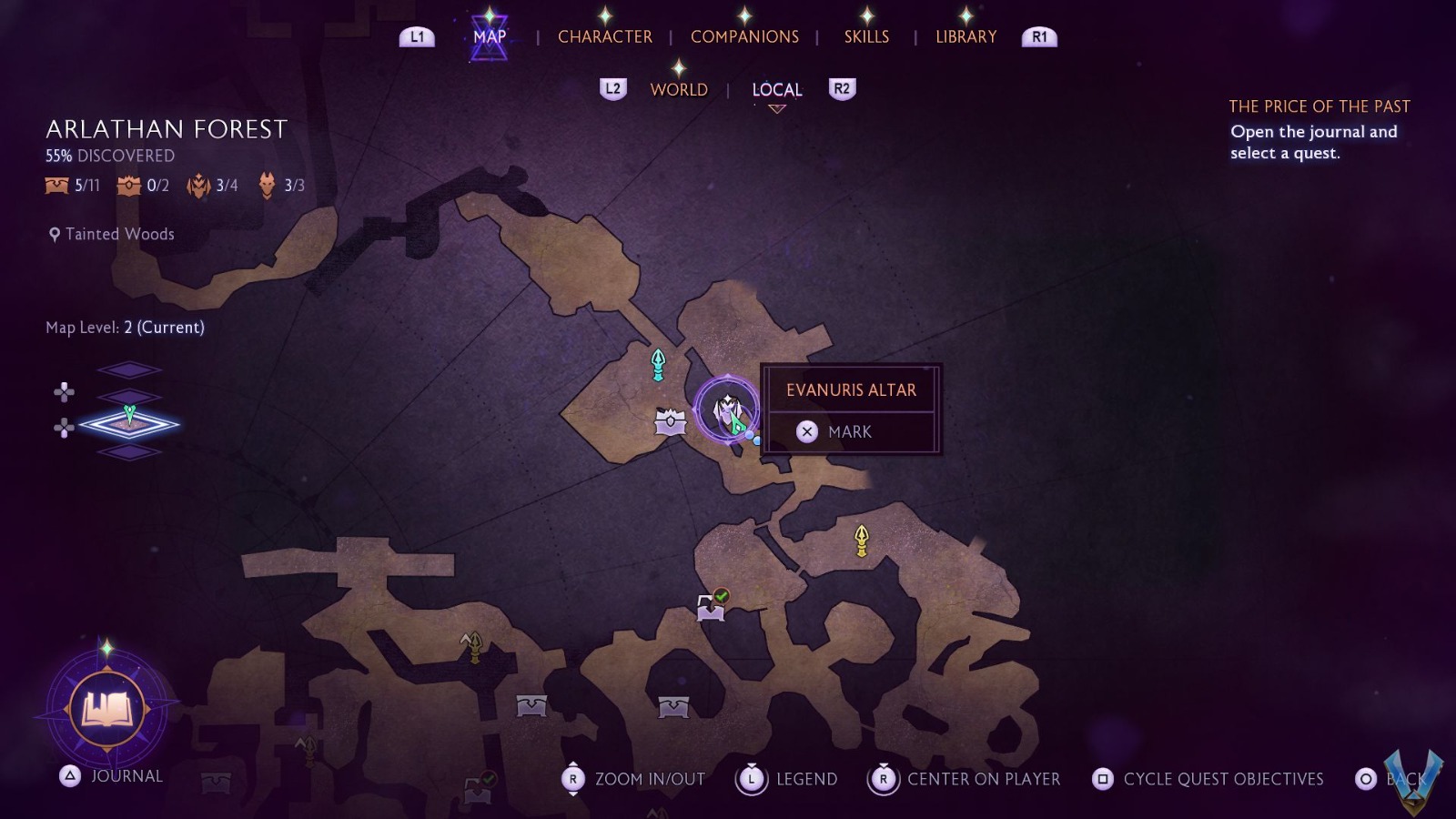Select the completed chest marker with checkmark
This screenshot has height=819, width=1456.
click(711, 606)
